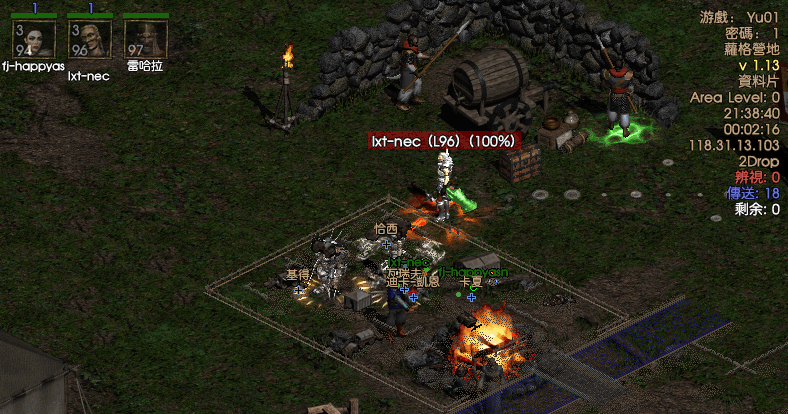Select the fj-happyas party portrait
The image size is (788, 414).
(x=33, y=39)
